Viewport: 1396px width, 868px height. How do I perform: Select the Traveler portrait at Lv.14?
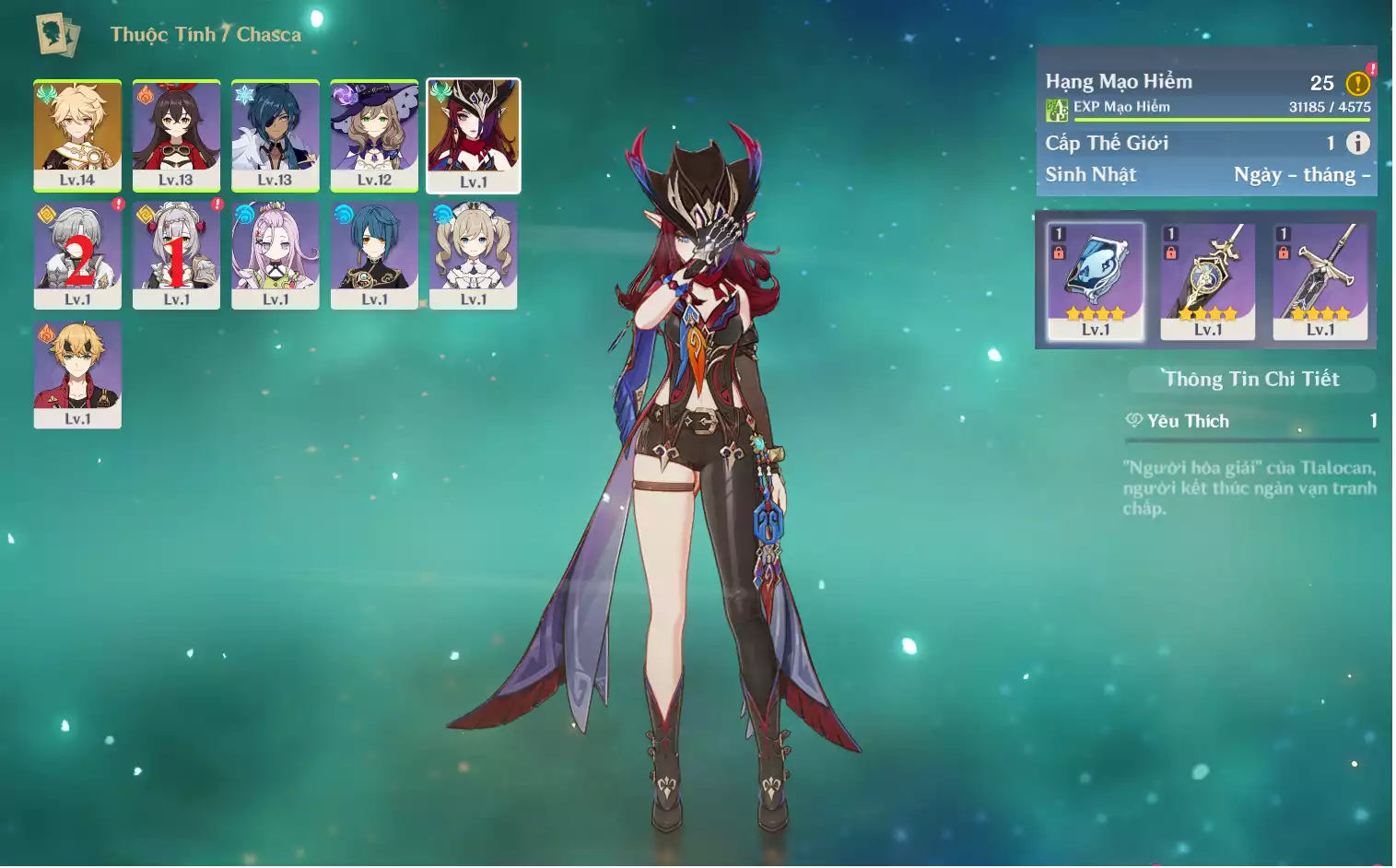pyautogui.click(x=77, y=135)
